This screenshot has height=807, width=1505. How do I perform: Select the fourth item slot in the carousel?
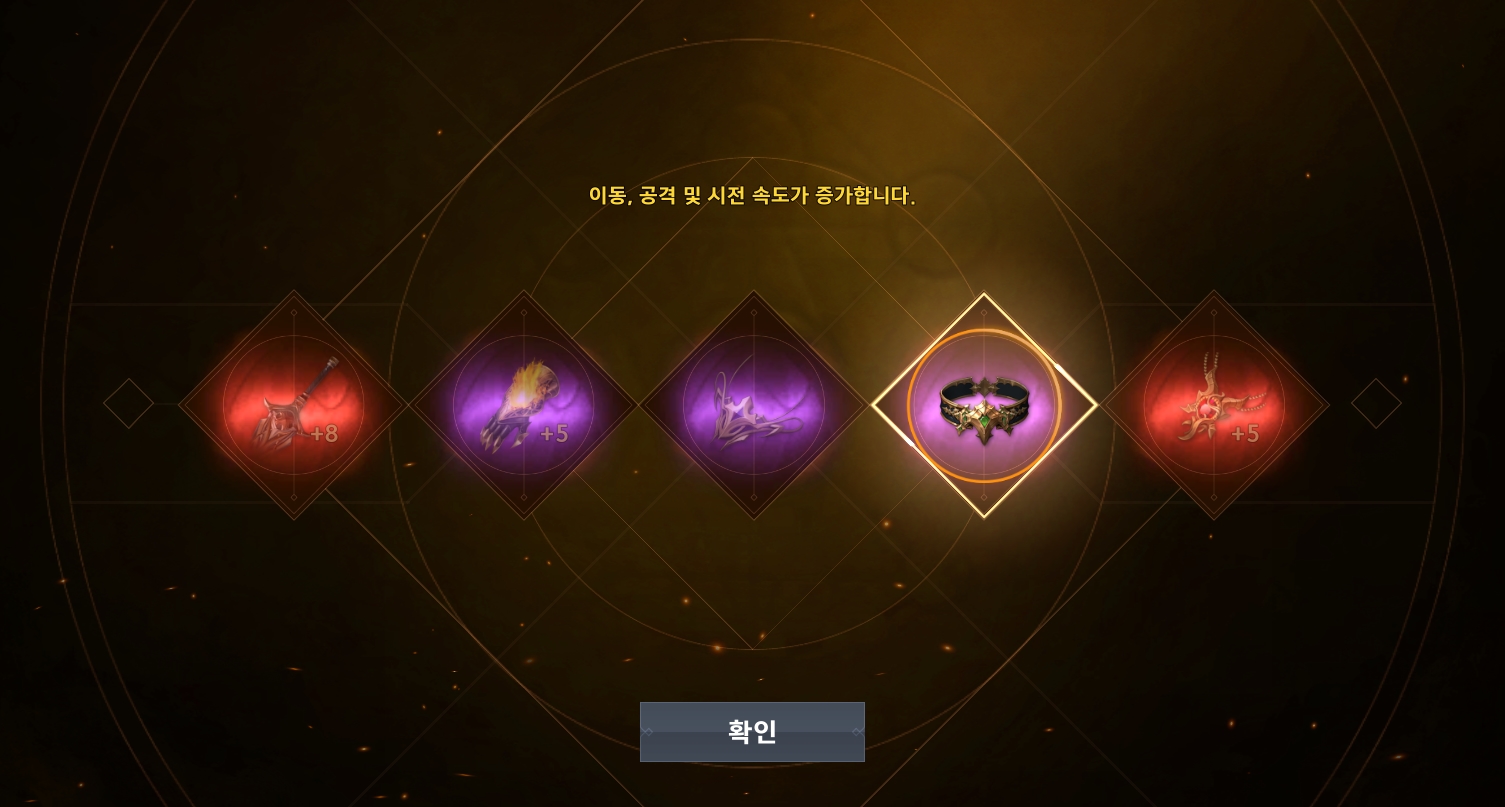[x=984, y=404]
